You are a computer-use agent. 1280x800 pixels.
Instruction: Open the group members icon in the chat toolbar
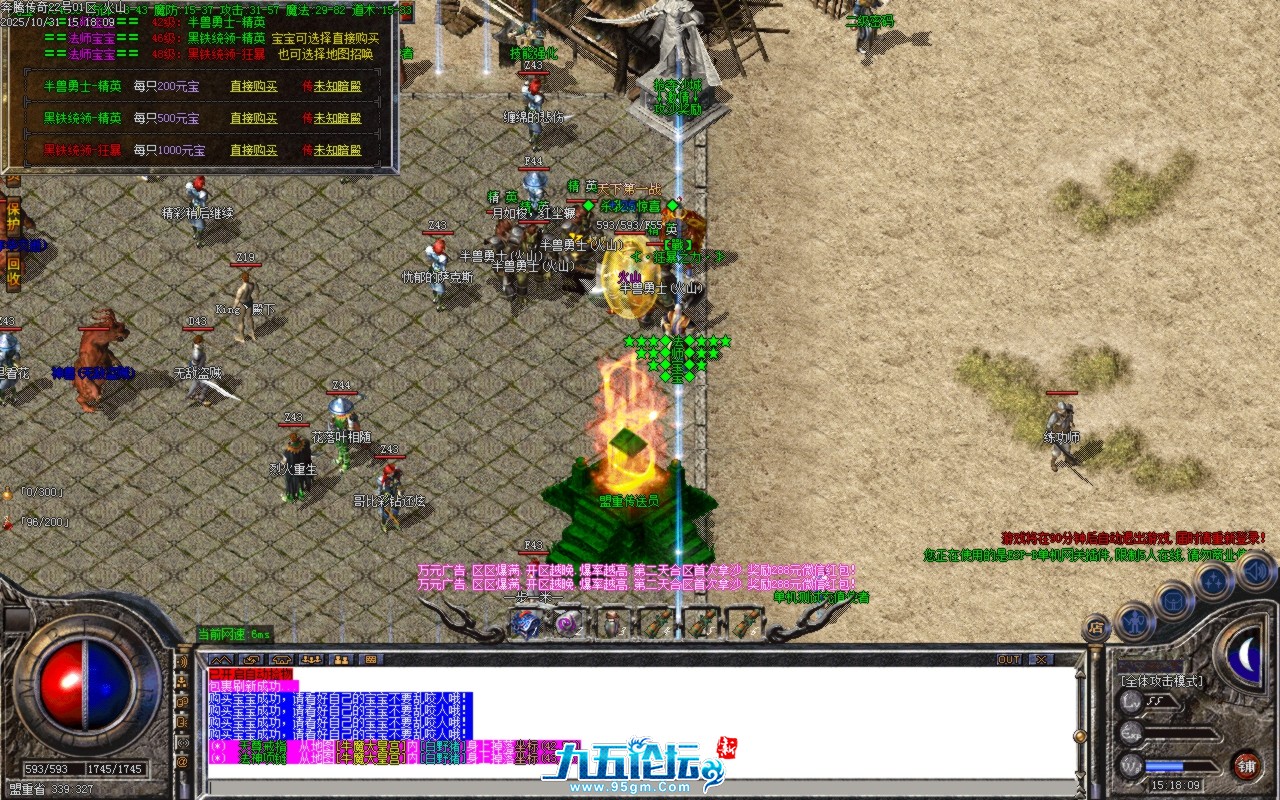[311, 659]
